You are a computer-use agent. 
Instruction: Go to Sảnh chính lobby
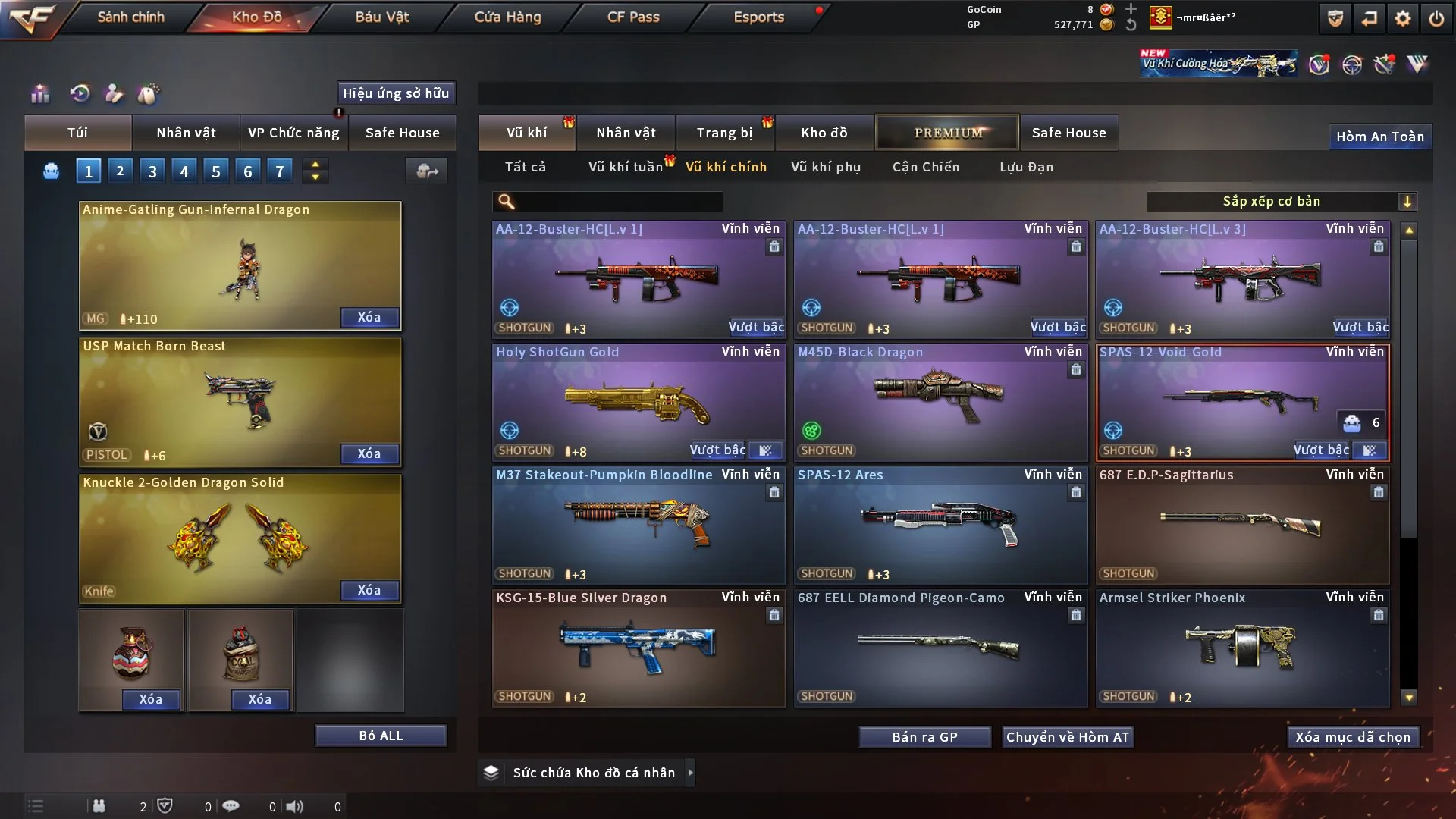click(130, 17)
